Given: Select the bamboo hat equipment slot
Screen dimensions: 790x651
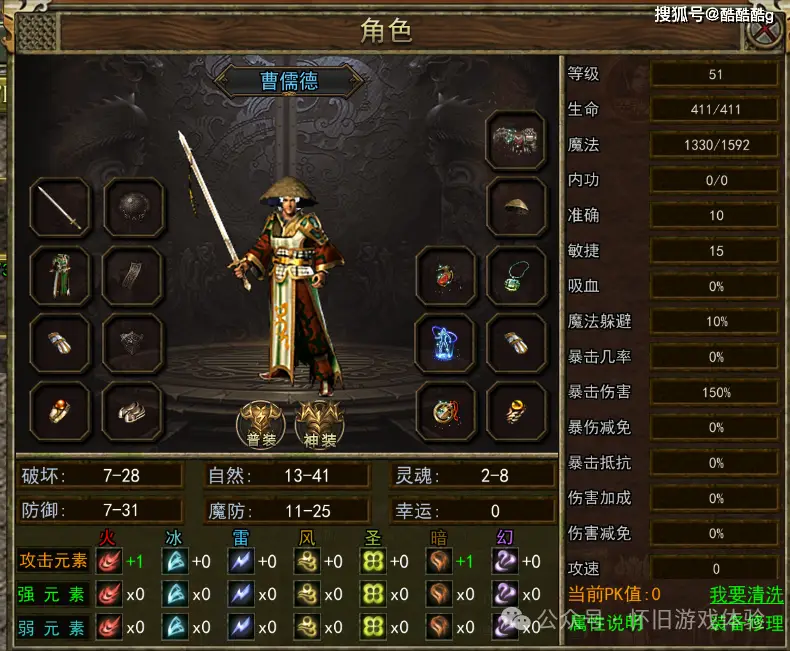Looking at the screenshot, I should coord(516,207).
